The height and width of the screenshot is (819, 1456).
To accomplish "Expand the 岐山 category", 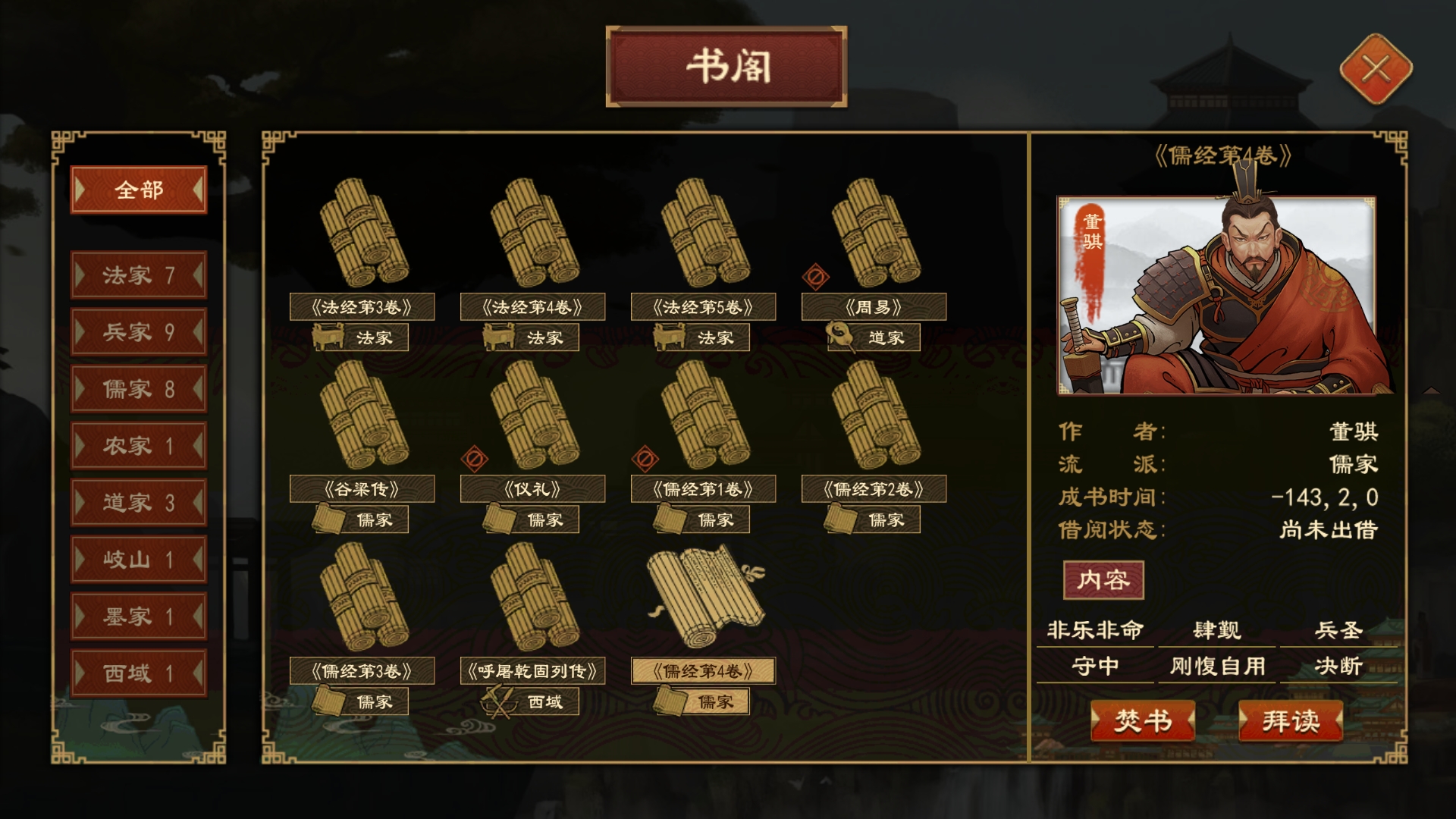I will tap(138, 560).
